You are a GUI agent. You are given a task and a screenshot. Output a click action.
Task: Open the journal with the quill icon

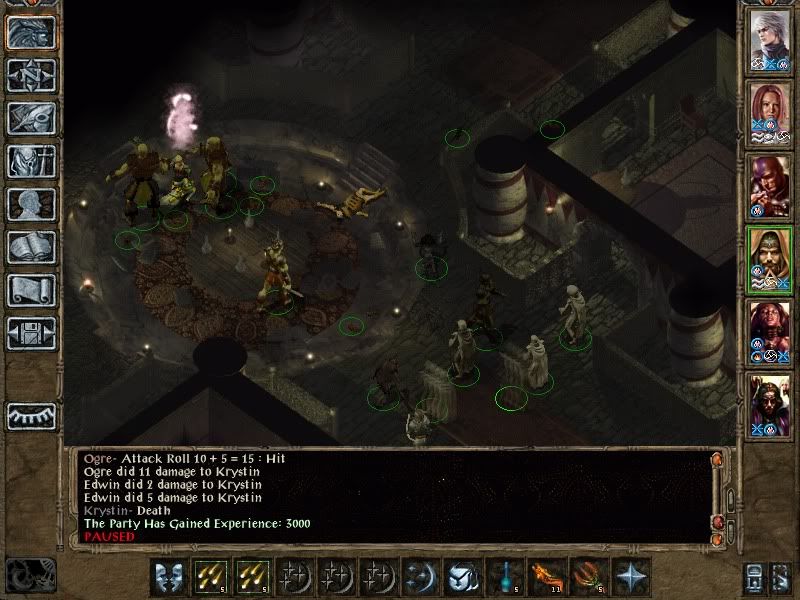click(31, 118)
